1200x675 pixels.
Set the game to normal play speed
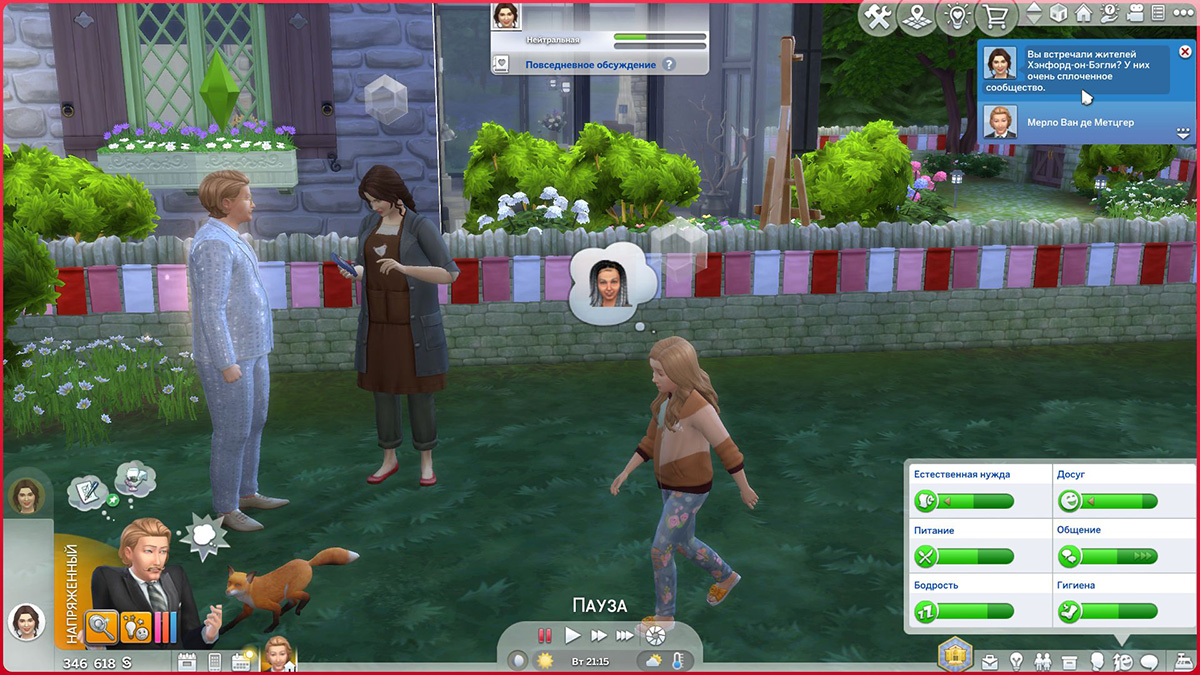tap(572, 635)
